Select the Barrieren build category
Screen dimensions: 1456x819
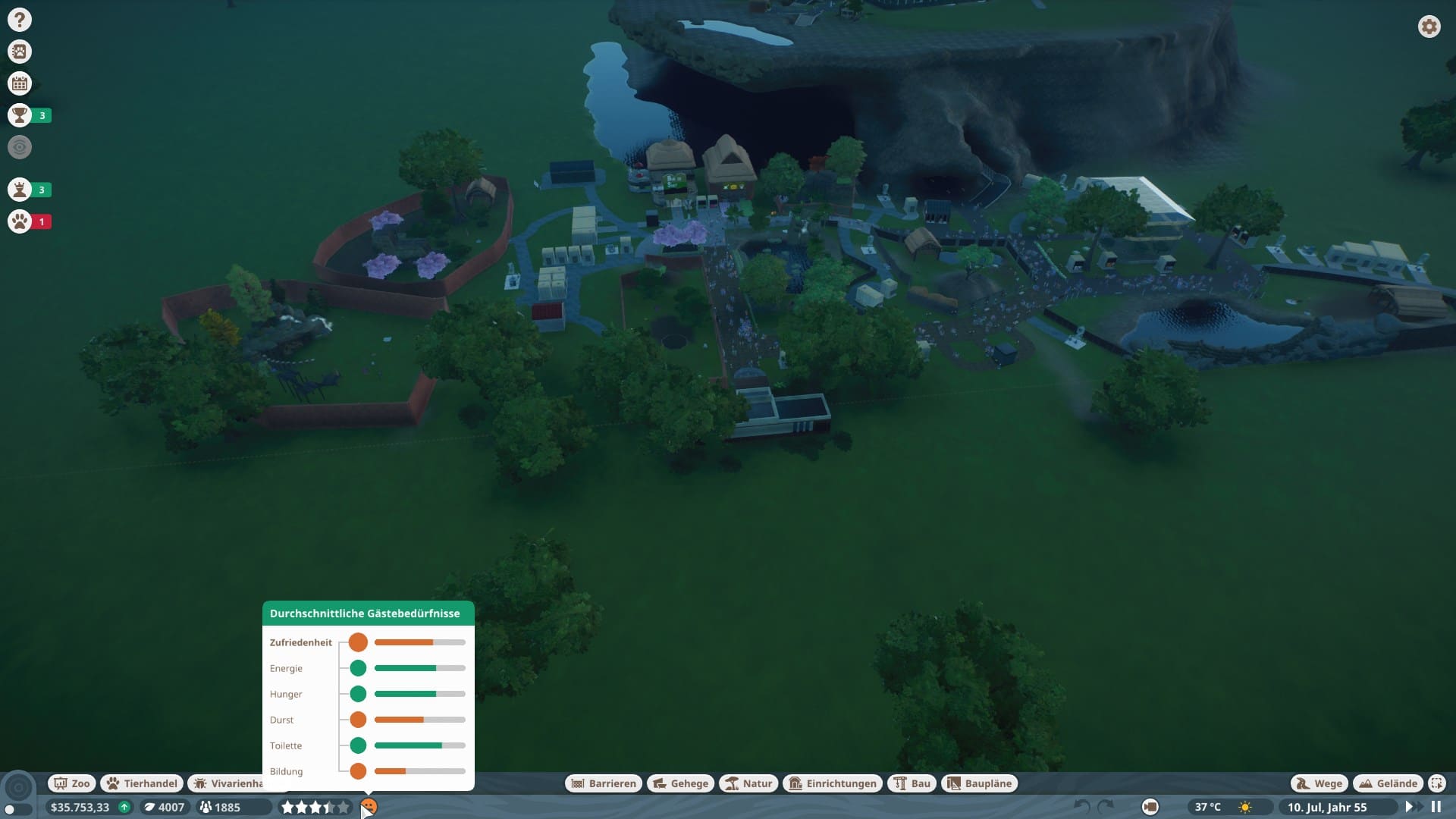(x=604, y=783)
